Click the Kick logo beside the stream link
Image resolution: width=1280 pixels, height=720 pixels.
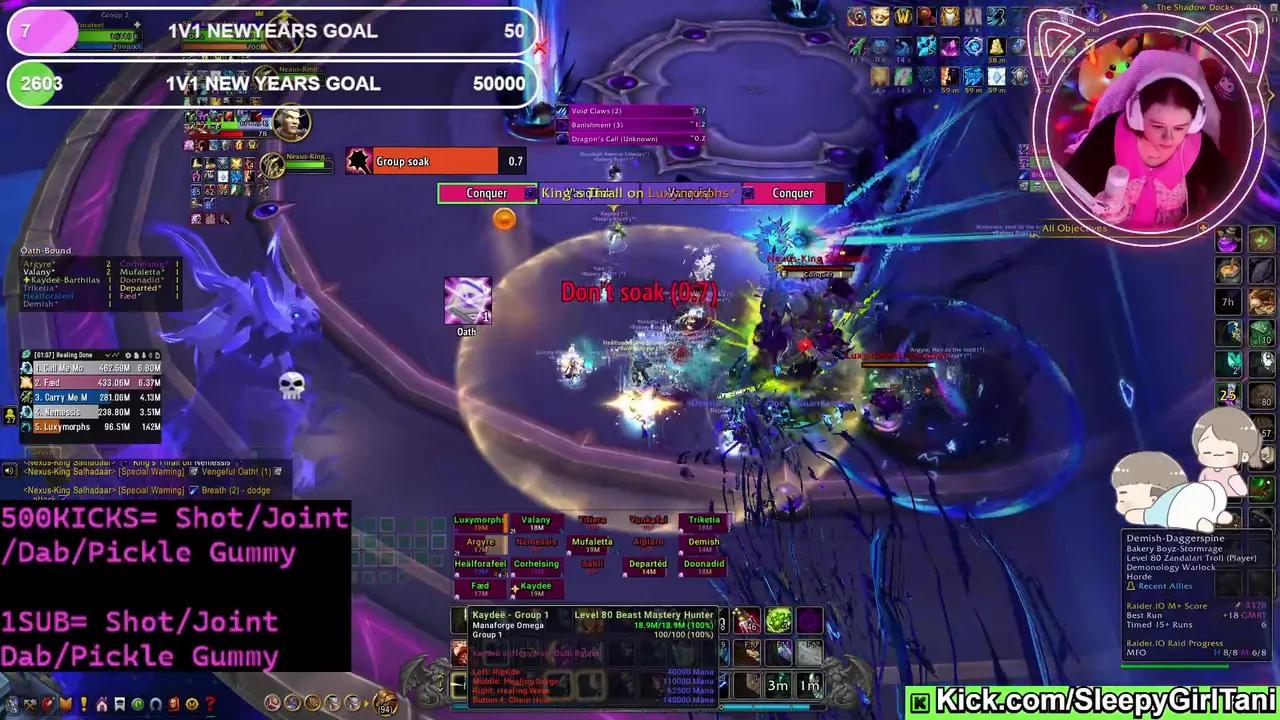pos(919,701)
